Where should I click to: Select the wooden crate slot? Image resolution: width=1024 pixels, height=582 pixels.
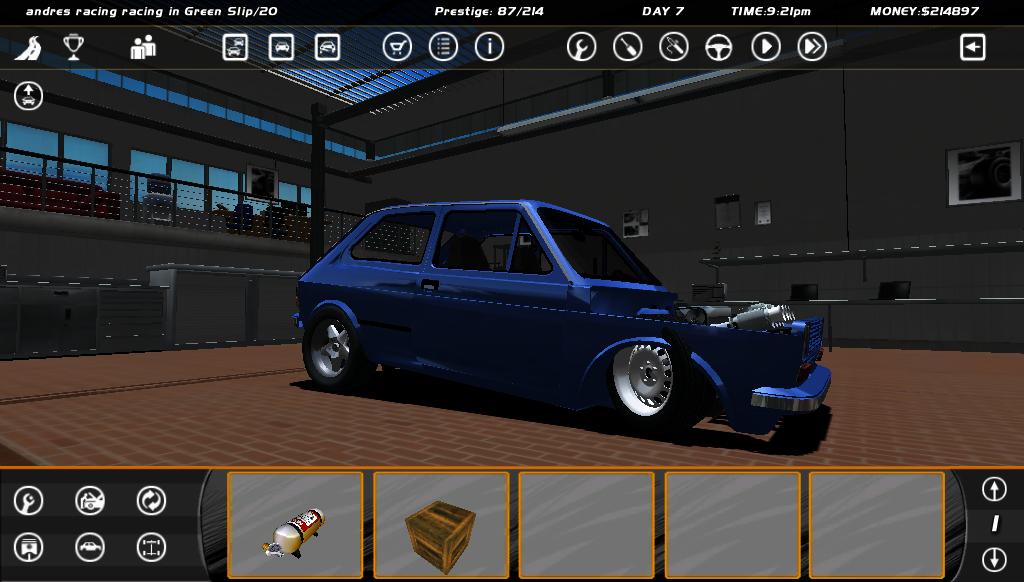(441, 525)
